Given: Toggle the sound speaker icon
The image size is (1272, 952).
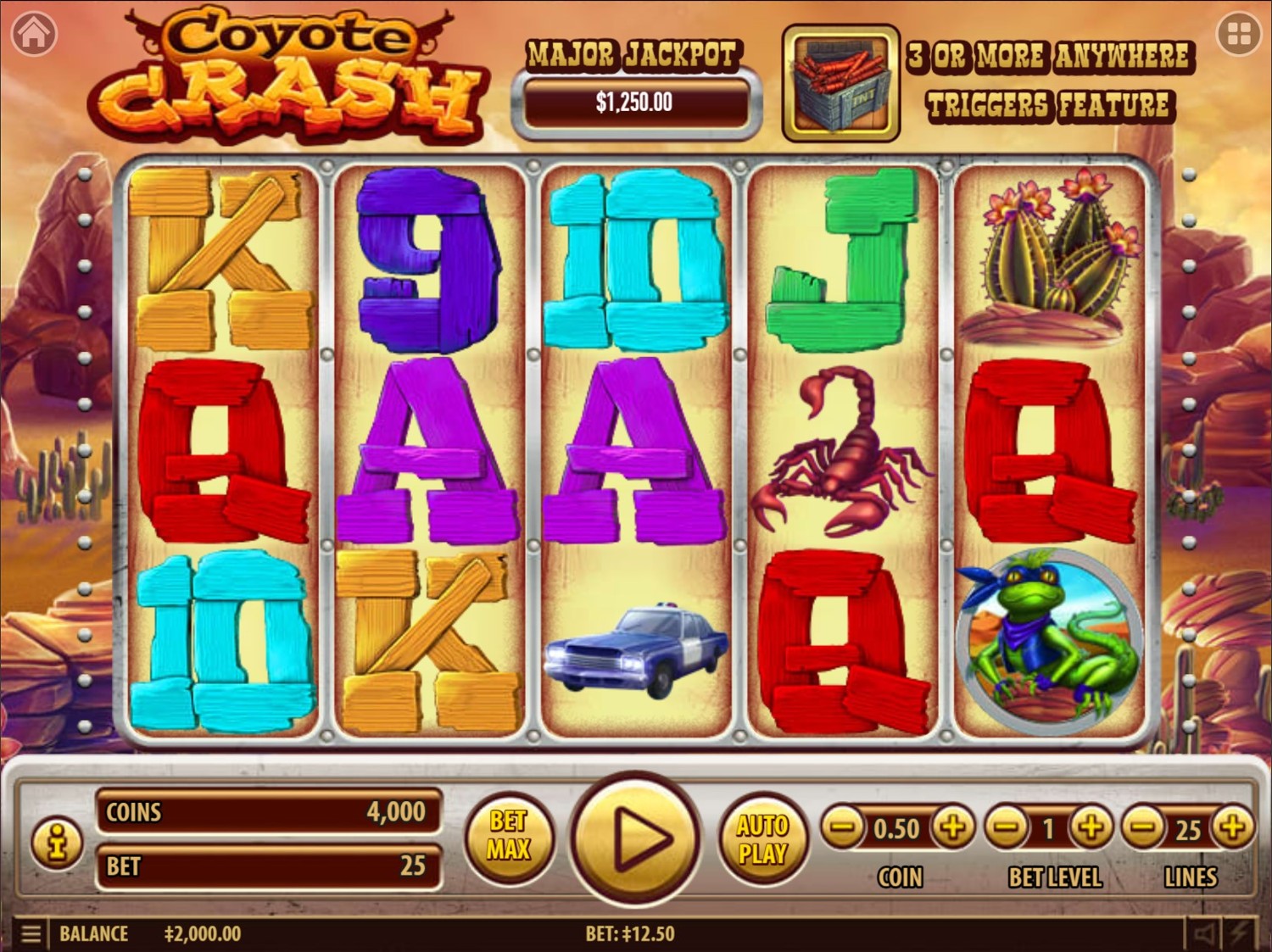Looking at the screenshot, I should point(1204,934).
